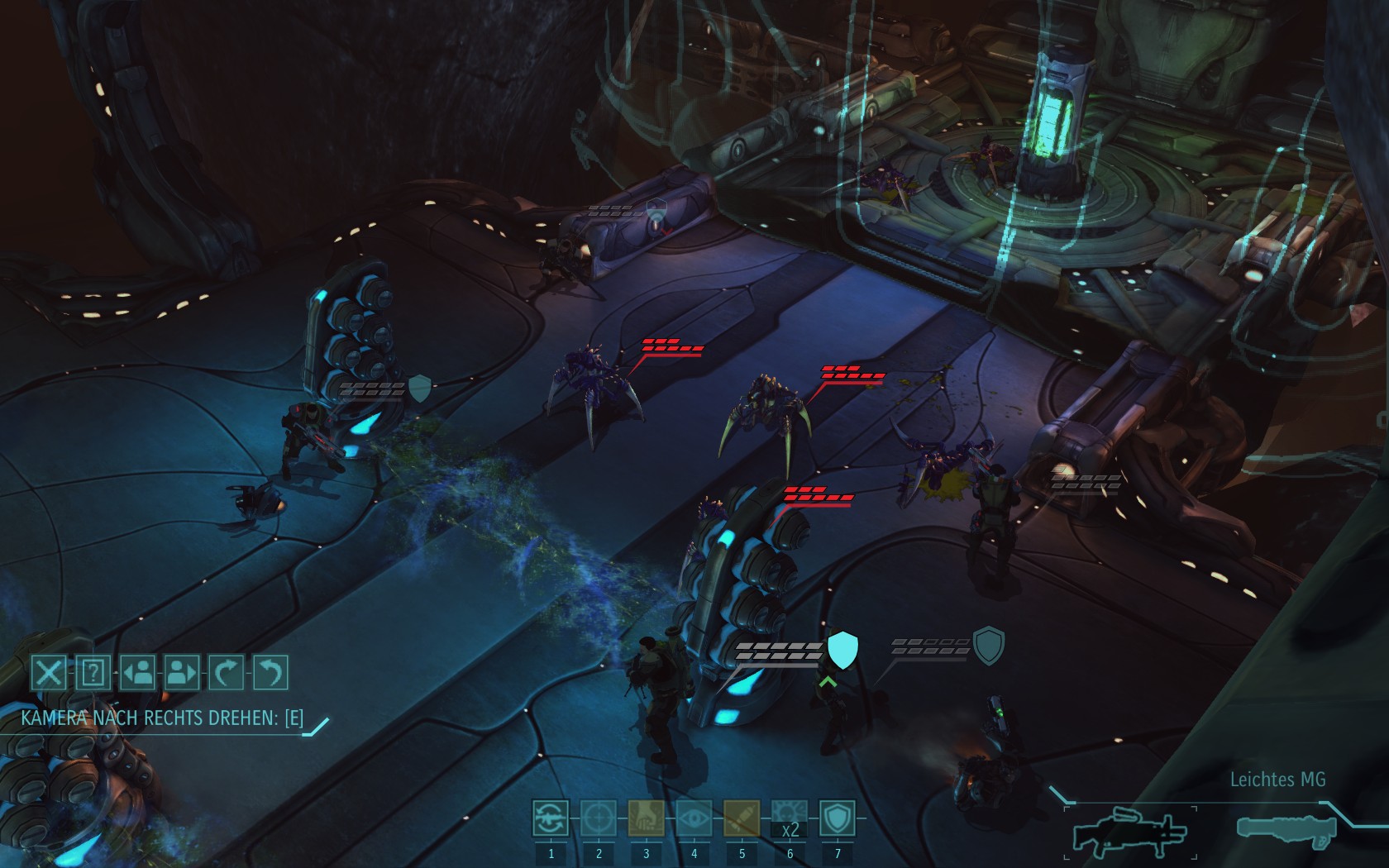
Task: Activate the eye Overwatch ability
Action: pos(694,818)
